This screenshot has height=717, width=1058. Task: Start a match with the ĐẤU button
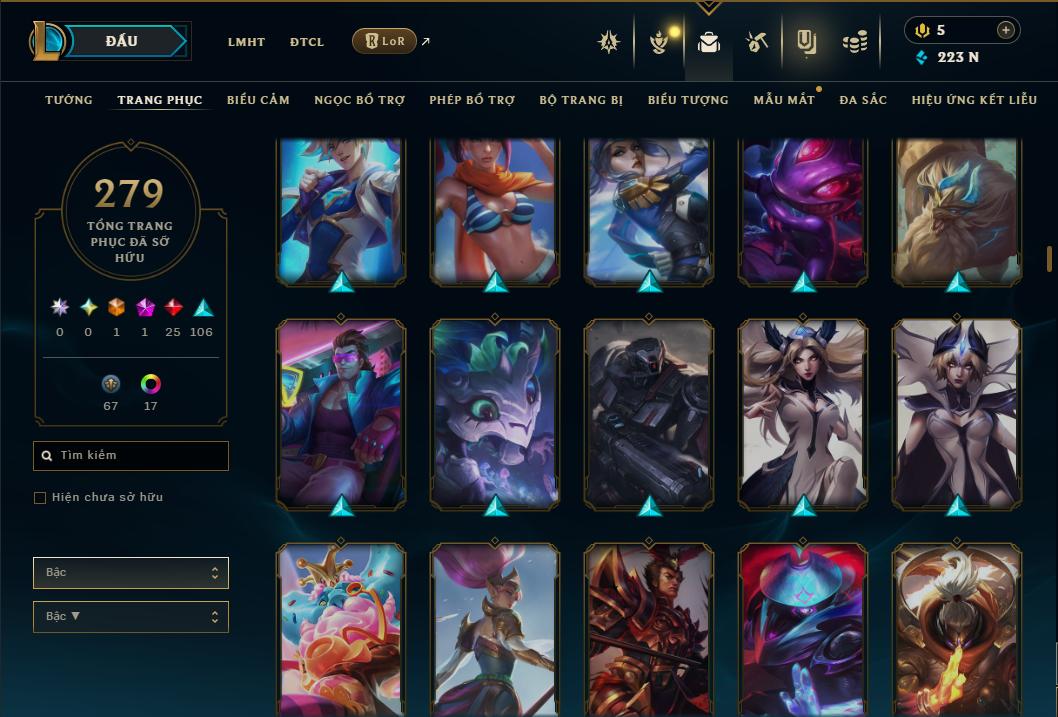(122, 41)
